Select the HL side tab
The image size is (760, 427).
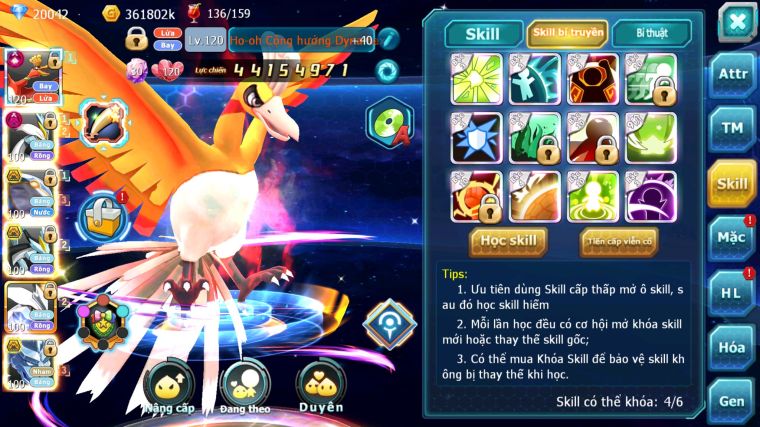[732, 293]
